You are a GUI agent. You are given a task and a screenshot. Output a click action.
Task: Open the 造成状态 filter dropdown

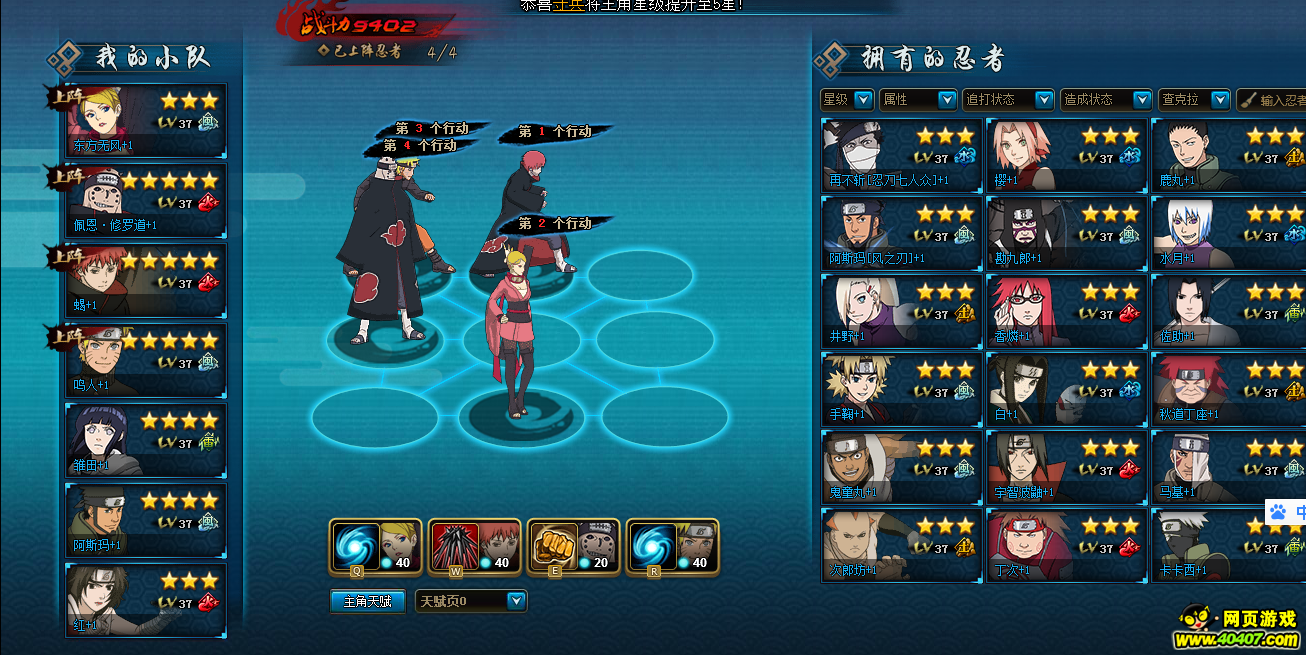tap(1106, 100)
